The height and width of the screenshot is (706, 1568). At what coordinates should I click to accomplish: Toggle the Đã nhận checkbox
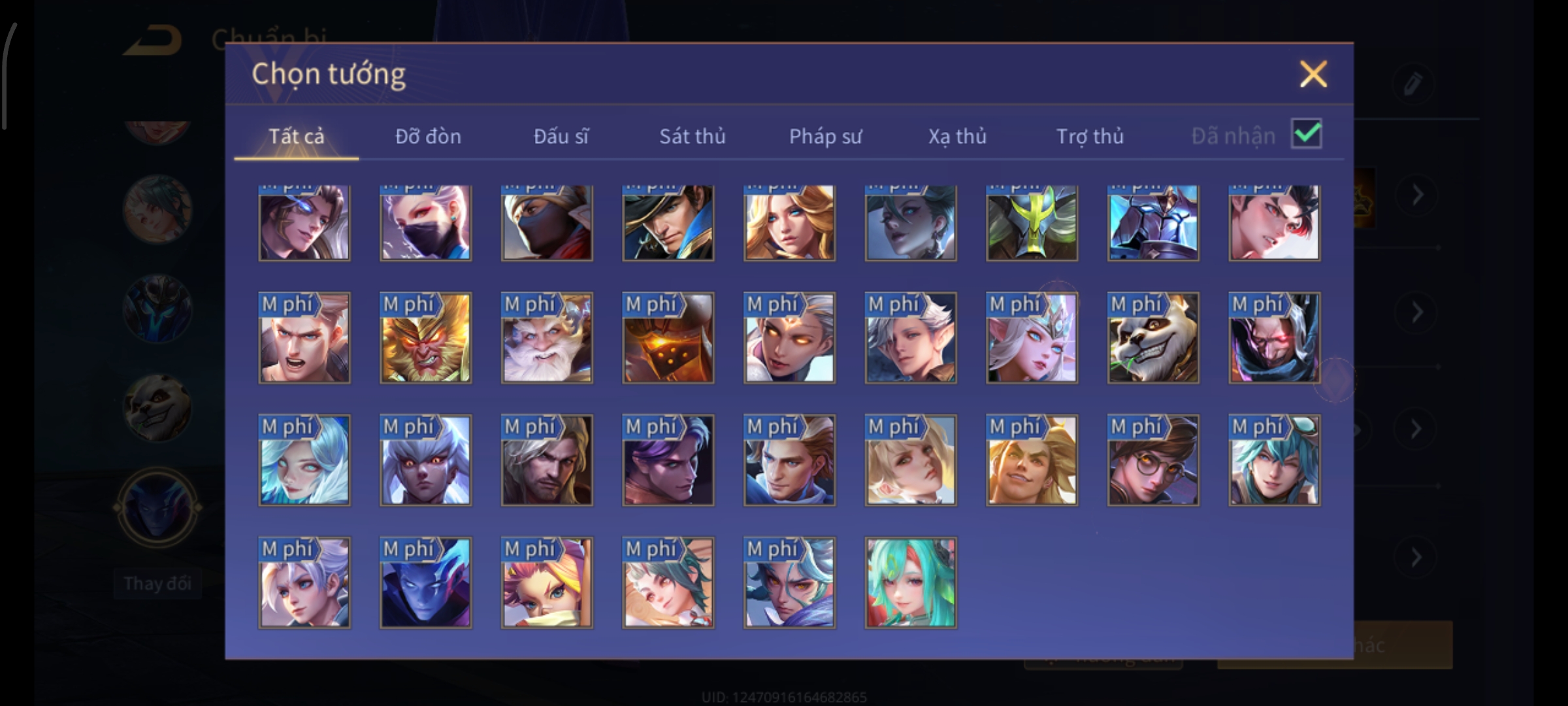click(1306, 134)
